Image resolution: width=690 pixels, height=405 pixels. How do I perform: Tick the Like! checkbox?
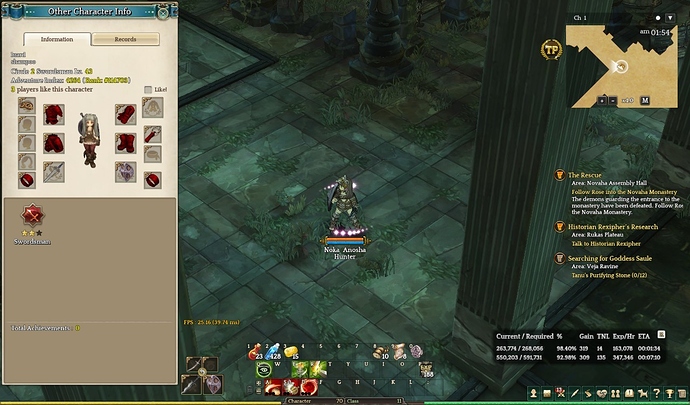(x=149, y=89)
